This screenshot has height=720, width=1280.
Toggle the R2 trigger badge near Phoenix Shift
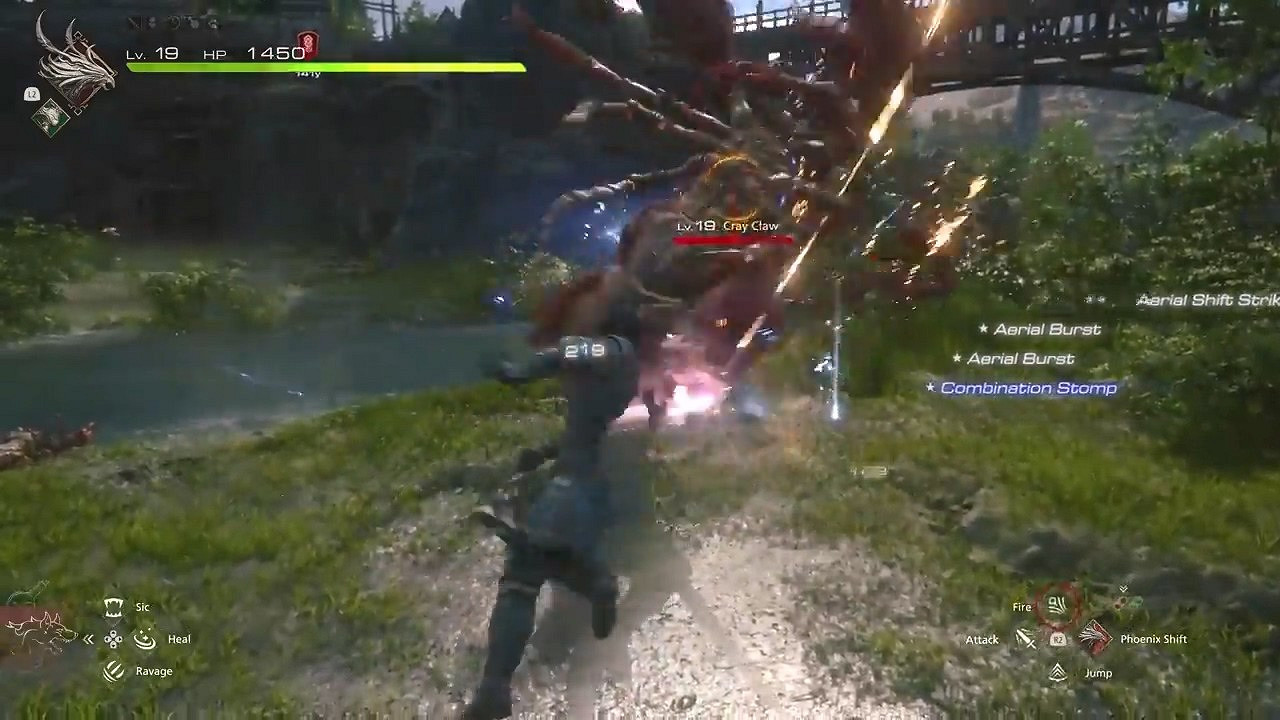point(1057,638)
